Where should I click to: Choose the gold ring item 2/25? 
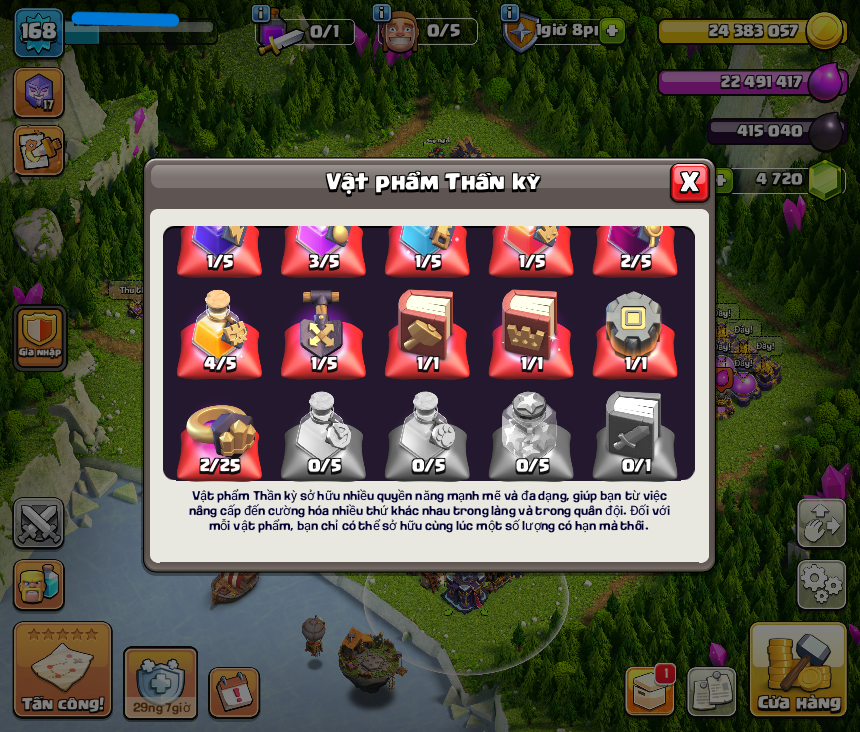pos(220,437)
